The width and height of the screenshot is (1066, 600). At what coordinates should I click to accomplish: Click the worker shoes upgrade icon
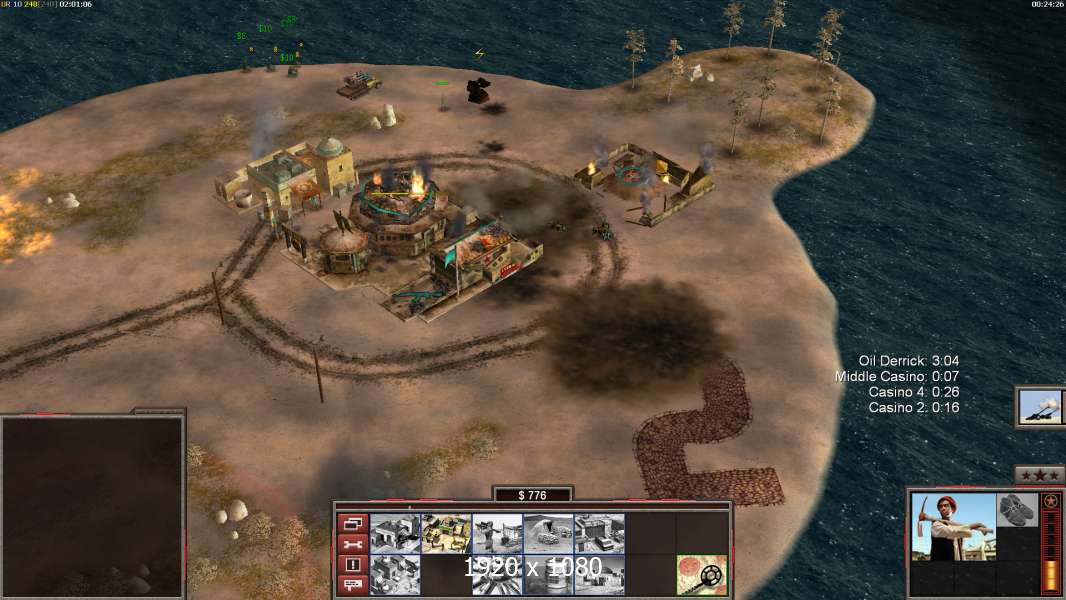1017,508
